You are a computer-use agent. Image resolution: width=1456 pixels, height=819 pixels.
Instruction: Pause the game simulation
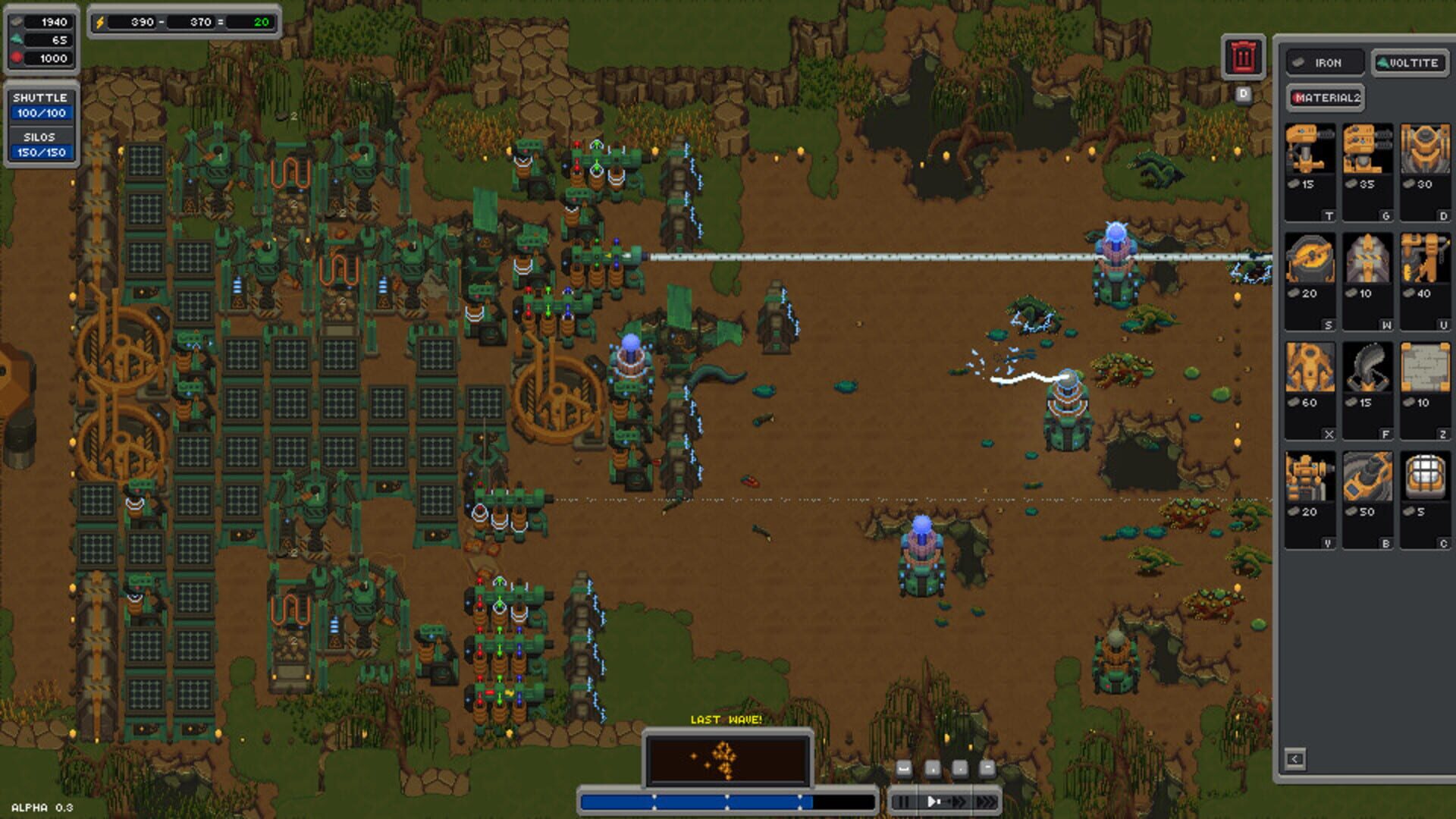[905, 799]
